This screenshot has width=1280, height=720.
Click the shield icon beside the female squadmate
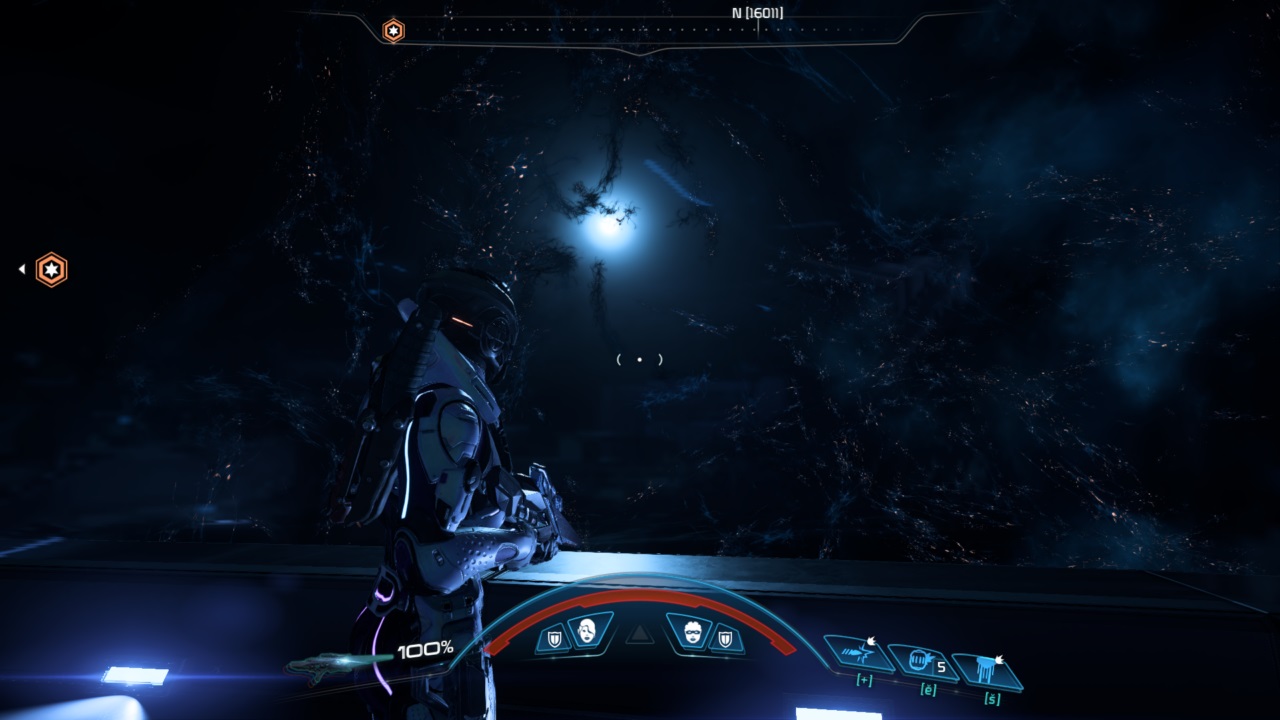point(553,638)
